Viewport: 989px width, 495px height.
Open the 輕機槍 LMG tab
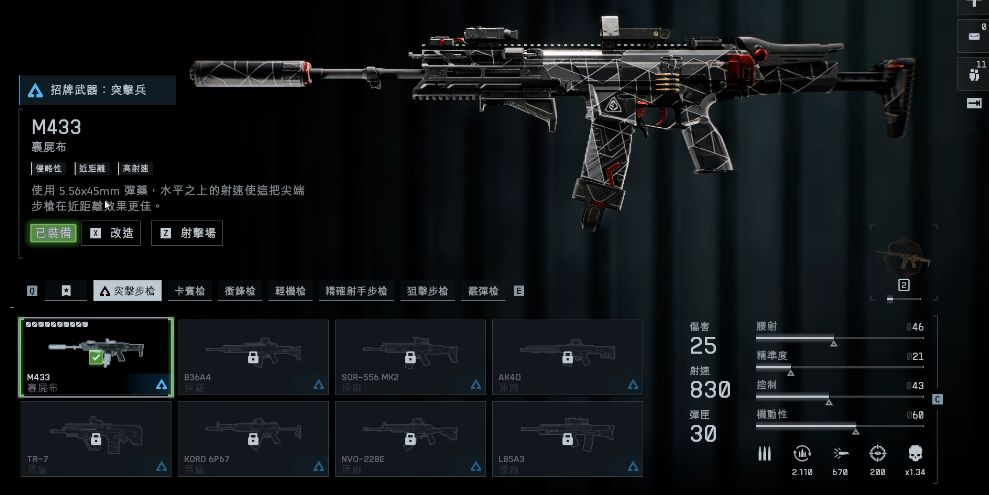[291, 291]
